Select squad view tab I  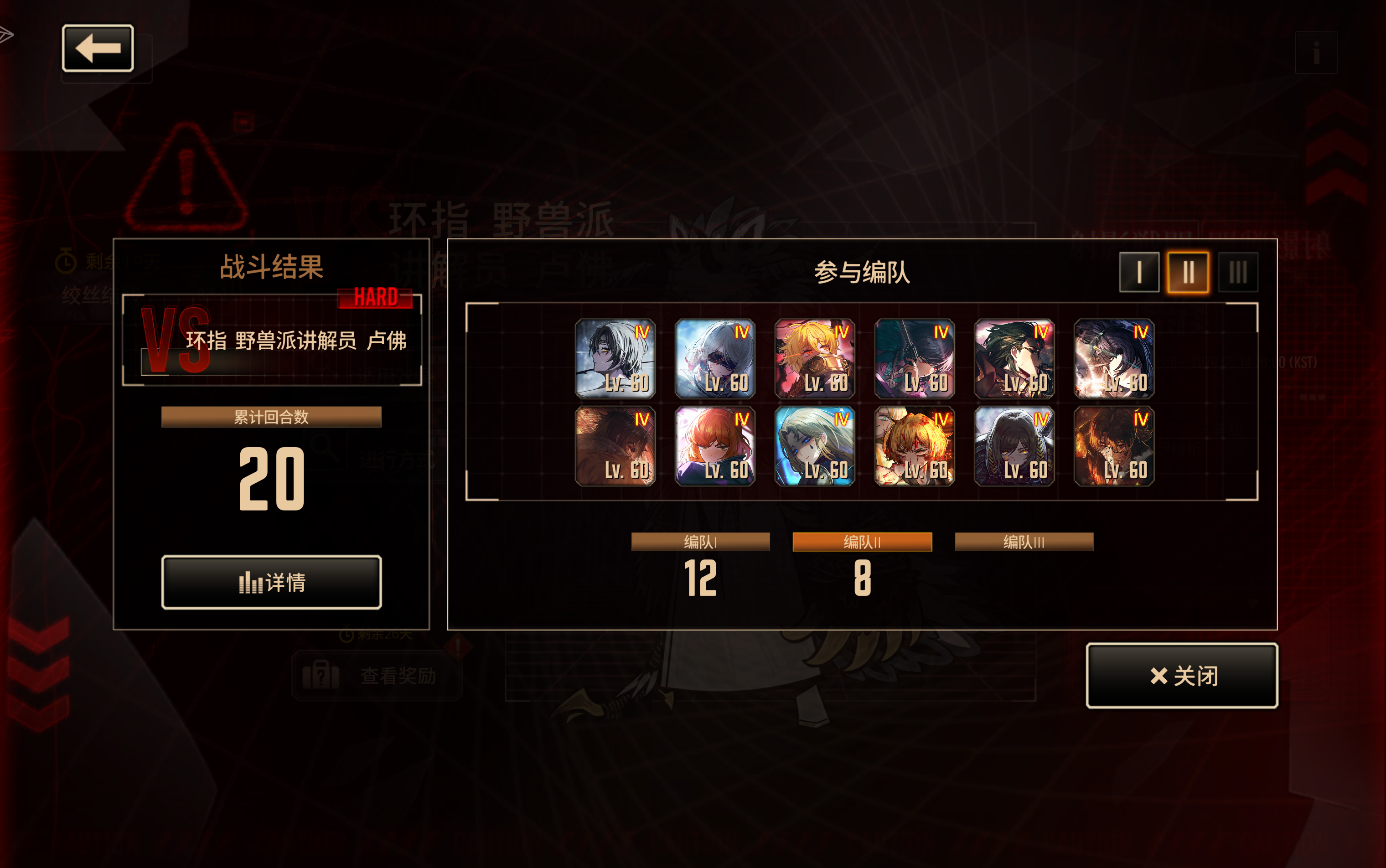[x=1138, y=272]
